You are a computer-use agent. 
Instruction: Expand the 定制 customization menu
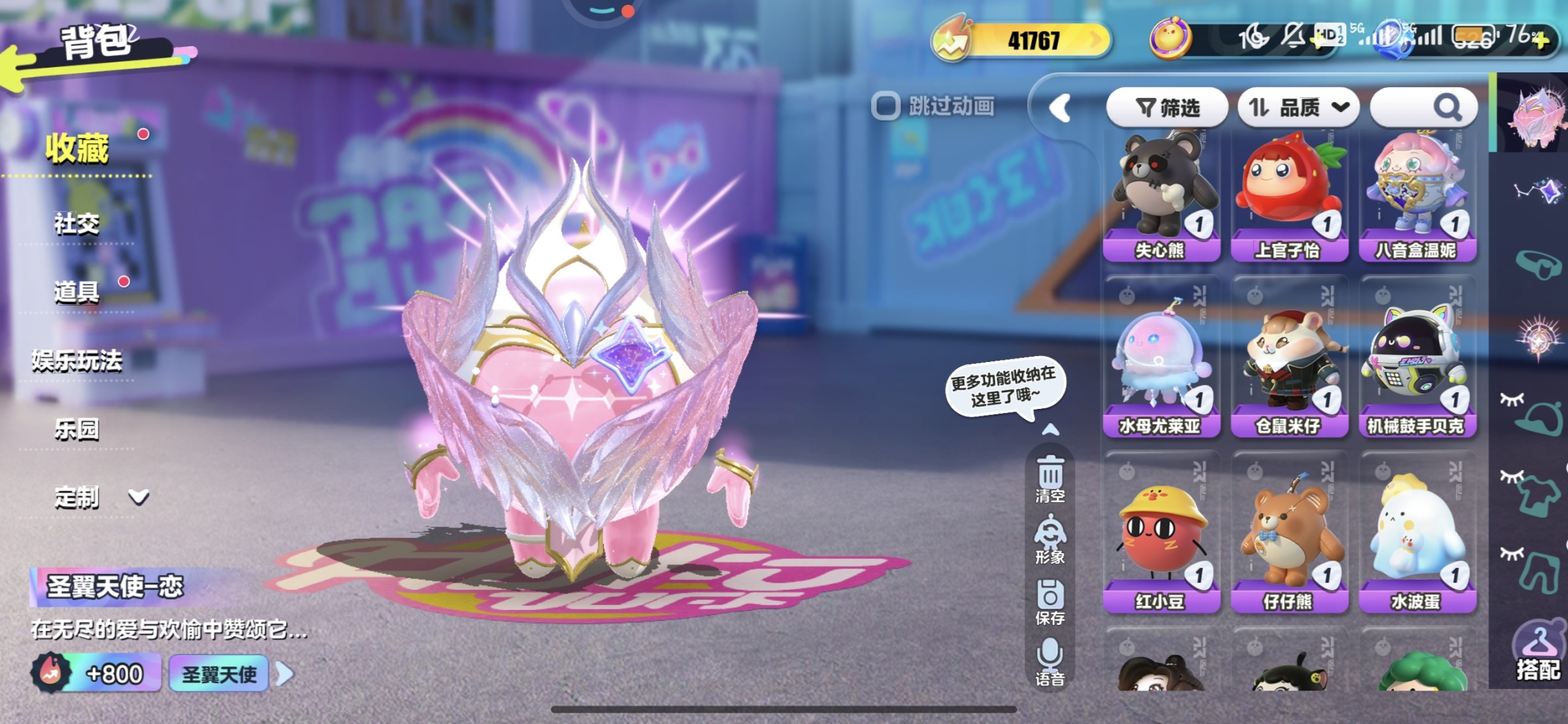[x=101, y=497]
